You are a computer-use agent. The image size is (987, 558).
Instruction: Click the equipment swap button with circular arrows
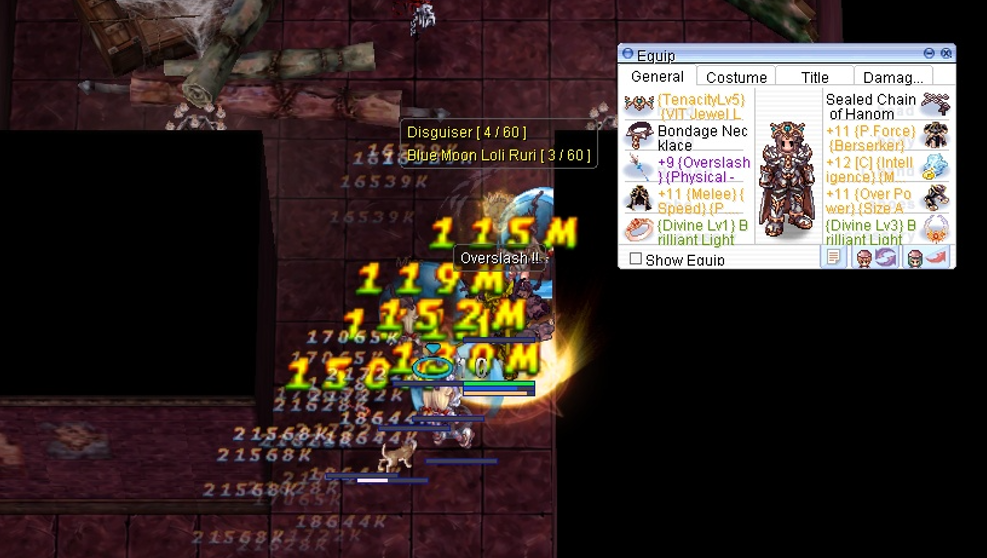pos(875,258)
